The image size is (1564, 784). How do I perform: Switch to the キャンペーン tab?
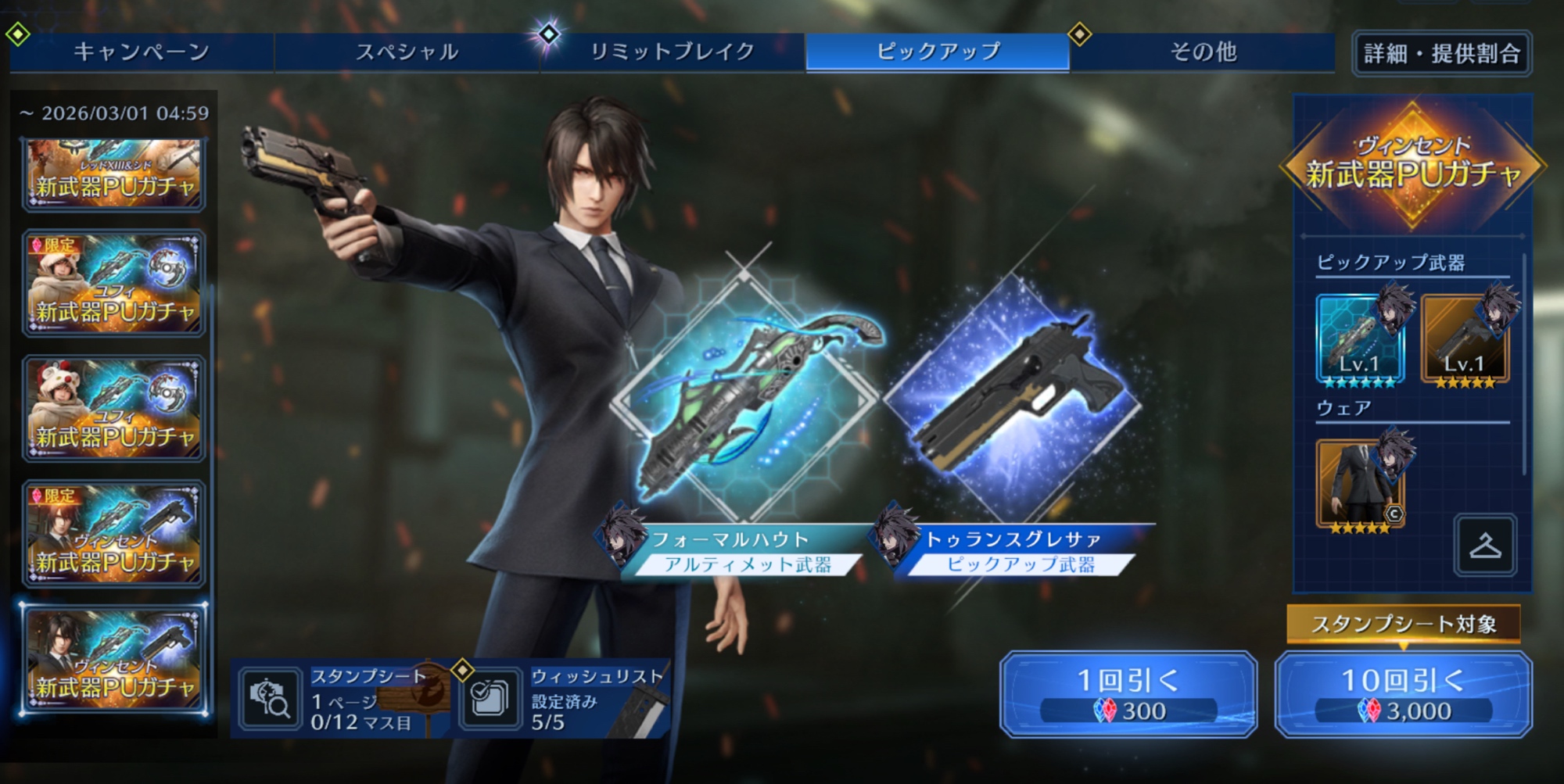[142, 52]
